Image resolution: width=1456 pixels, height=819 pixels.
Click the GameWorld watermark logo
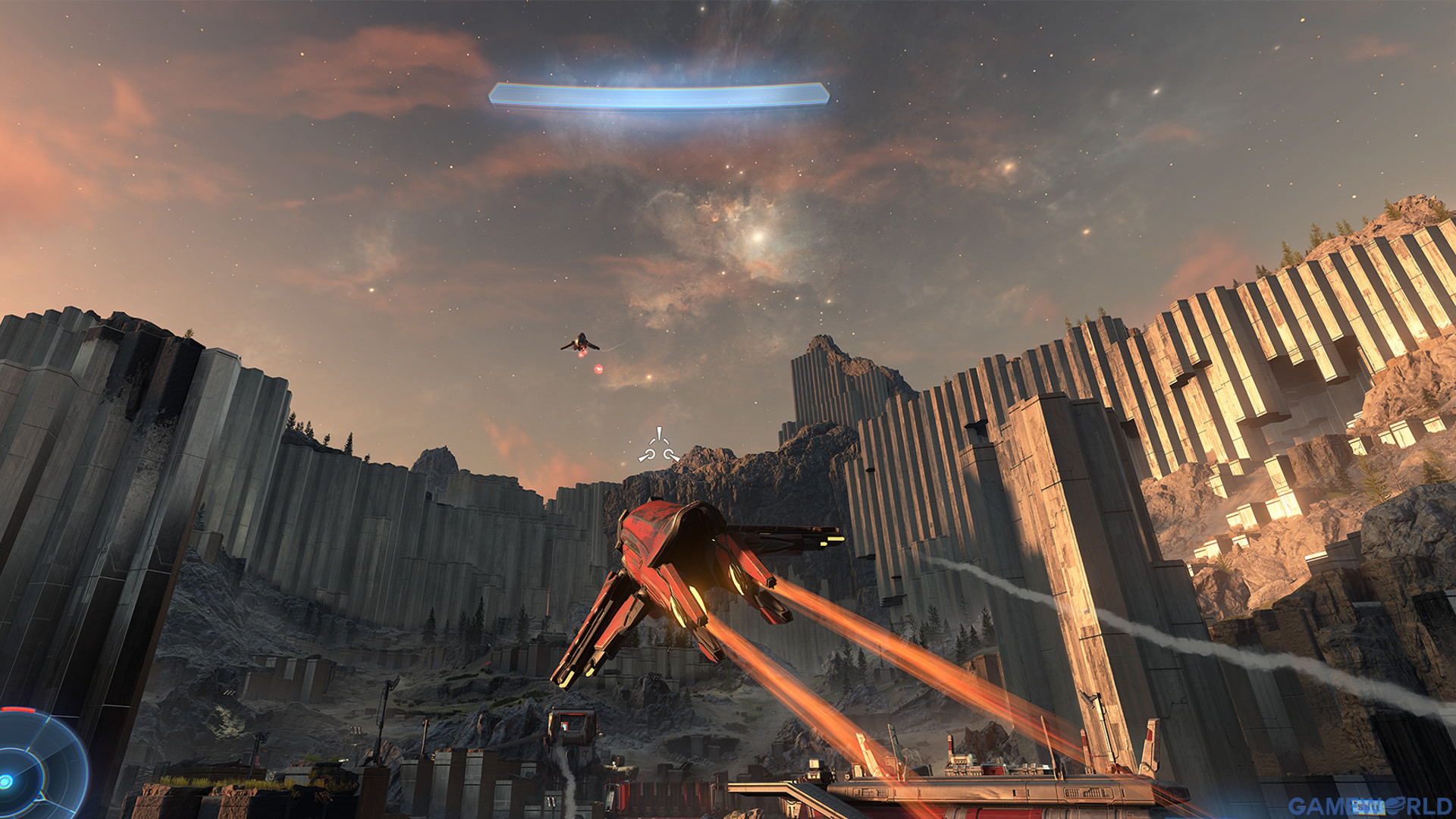click(x=1369, y=805)
